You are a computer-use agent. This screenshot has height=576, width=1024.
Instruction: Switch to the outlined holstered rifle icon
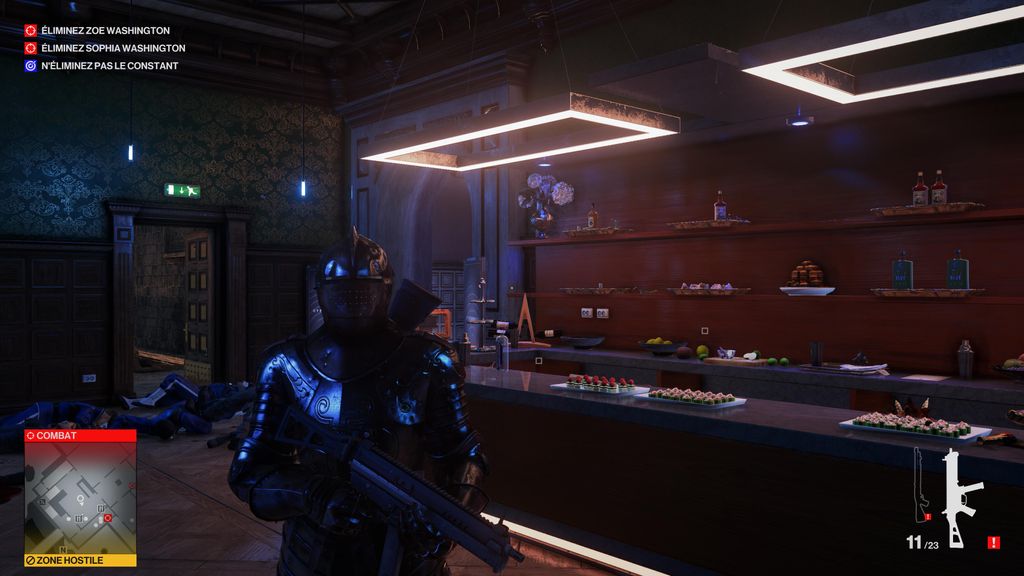click(919, 485)
